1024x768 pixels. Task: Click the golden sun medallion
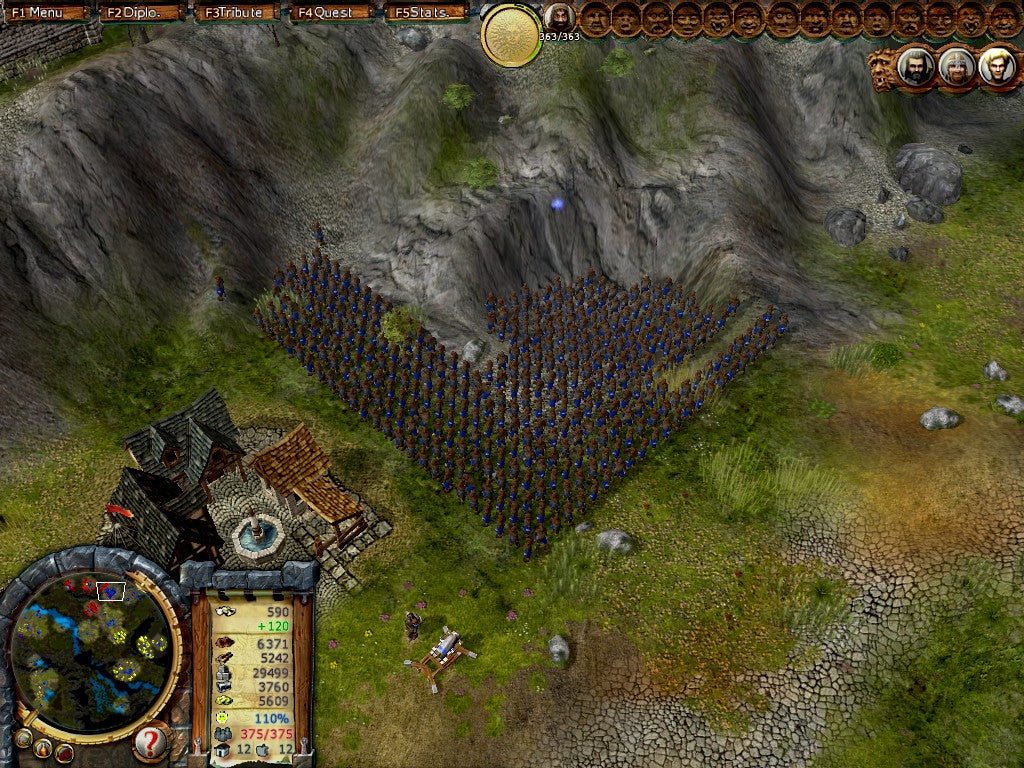(x=511, y=36)
